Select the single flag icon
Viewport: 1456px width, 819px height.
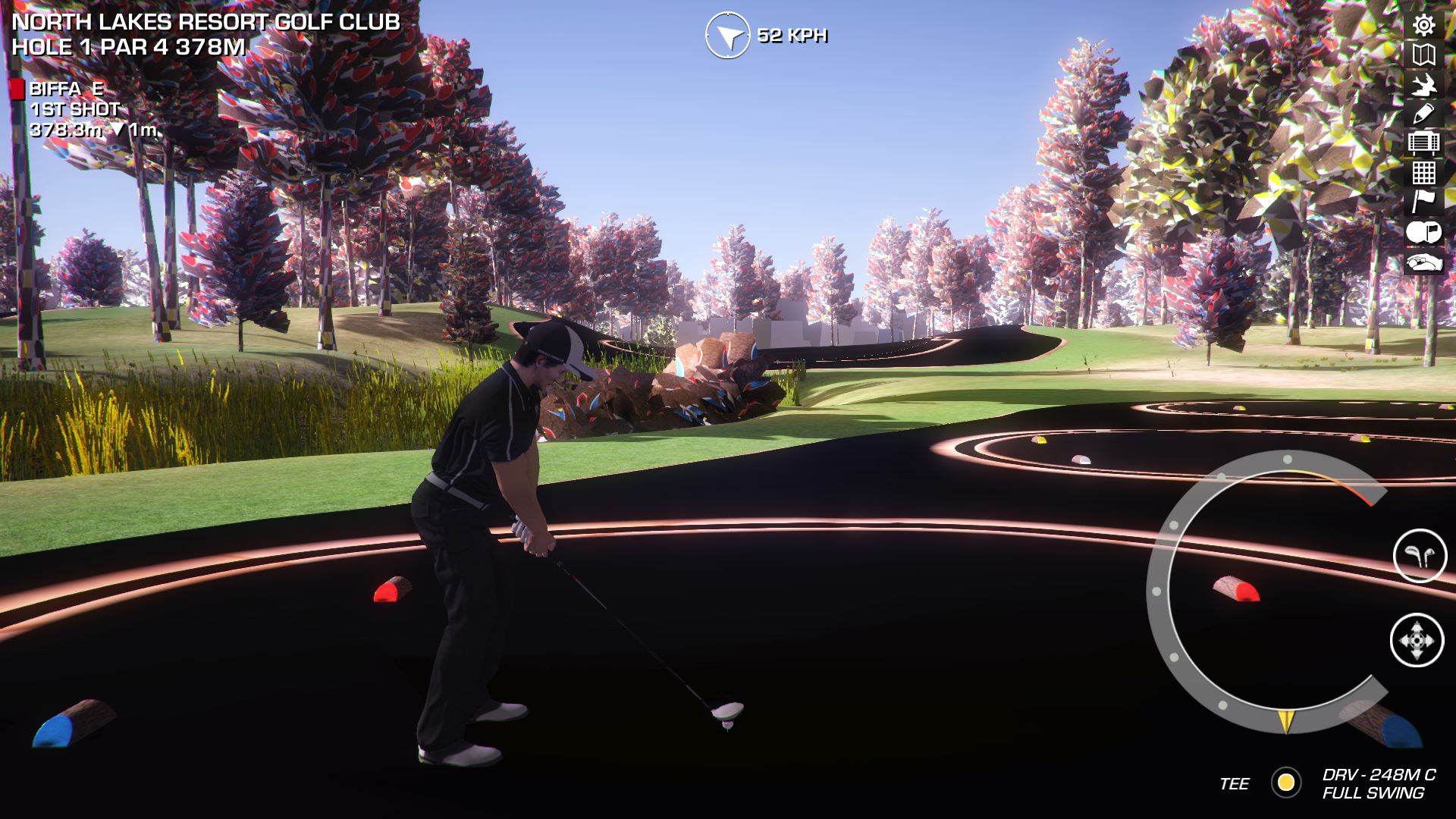[x=1423, y=202]
